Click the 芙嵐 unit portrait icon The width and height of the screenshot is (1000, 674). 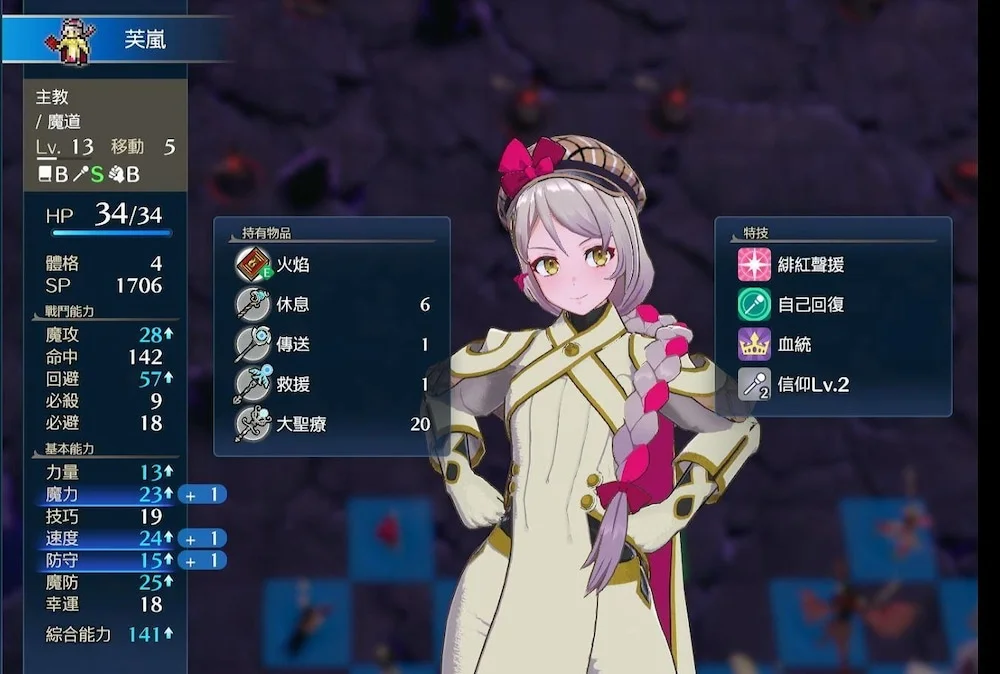68,40
